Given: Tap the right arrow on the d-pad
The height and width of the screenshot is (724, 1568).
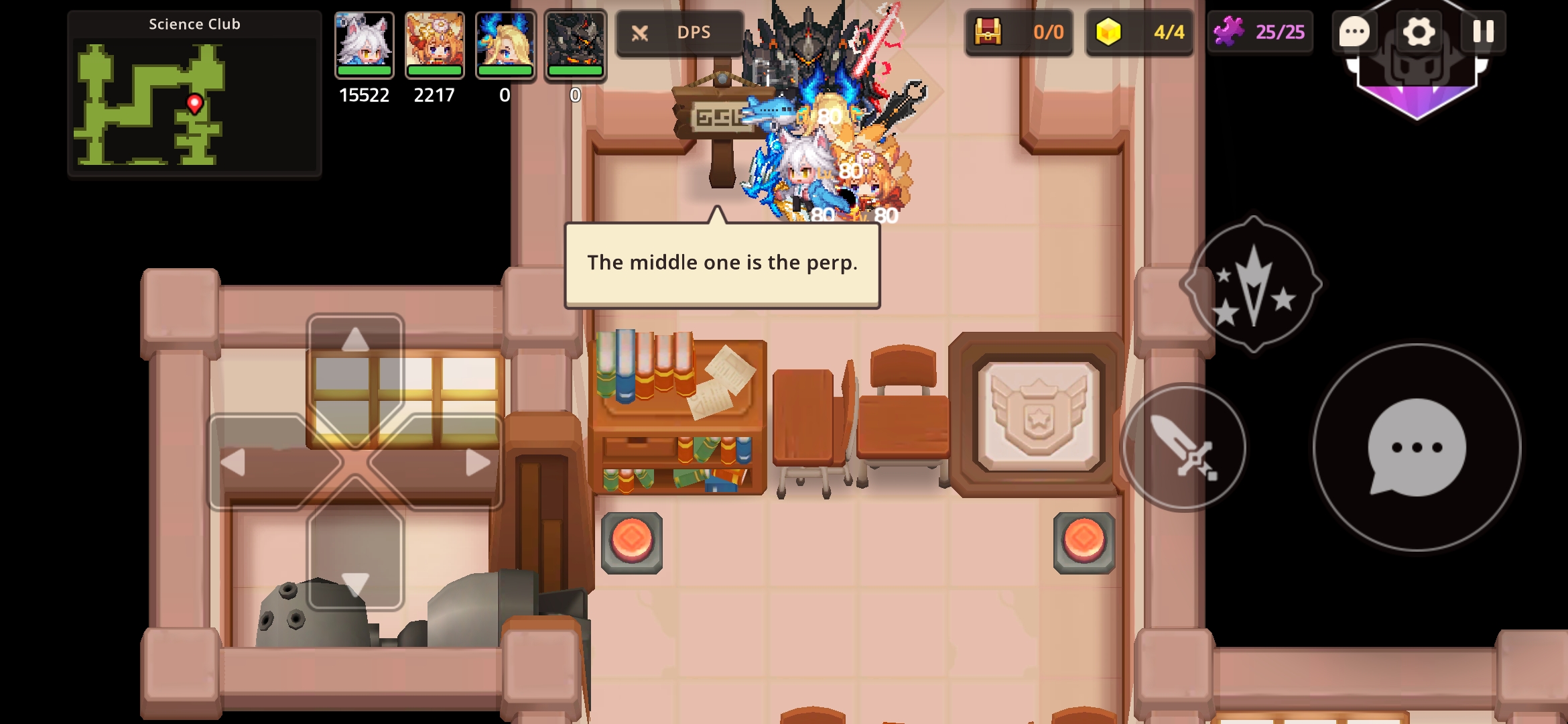Looking at the screenshot, I should pyautogui.click(x=476, y=463).
